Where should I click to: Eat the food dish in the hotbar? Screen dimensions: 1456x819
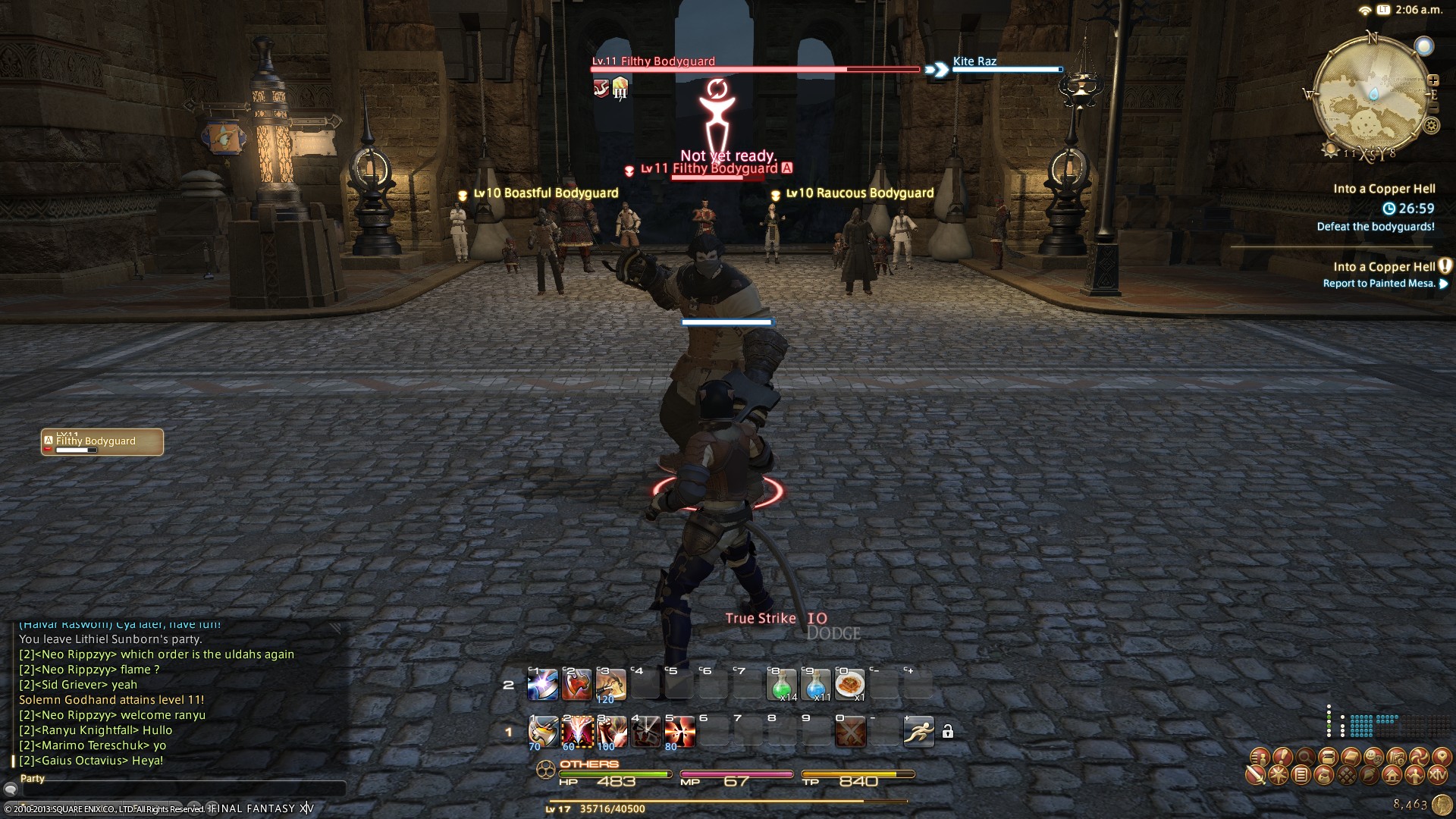click(849, 685)
